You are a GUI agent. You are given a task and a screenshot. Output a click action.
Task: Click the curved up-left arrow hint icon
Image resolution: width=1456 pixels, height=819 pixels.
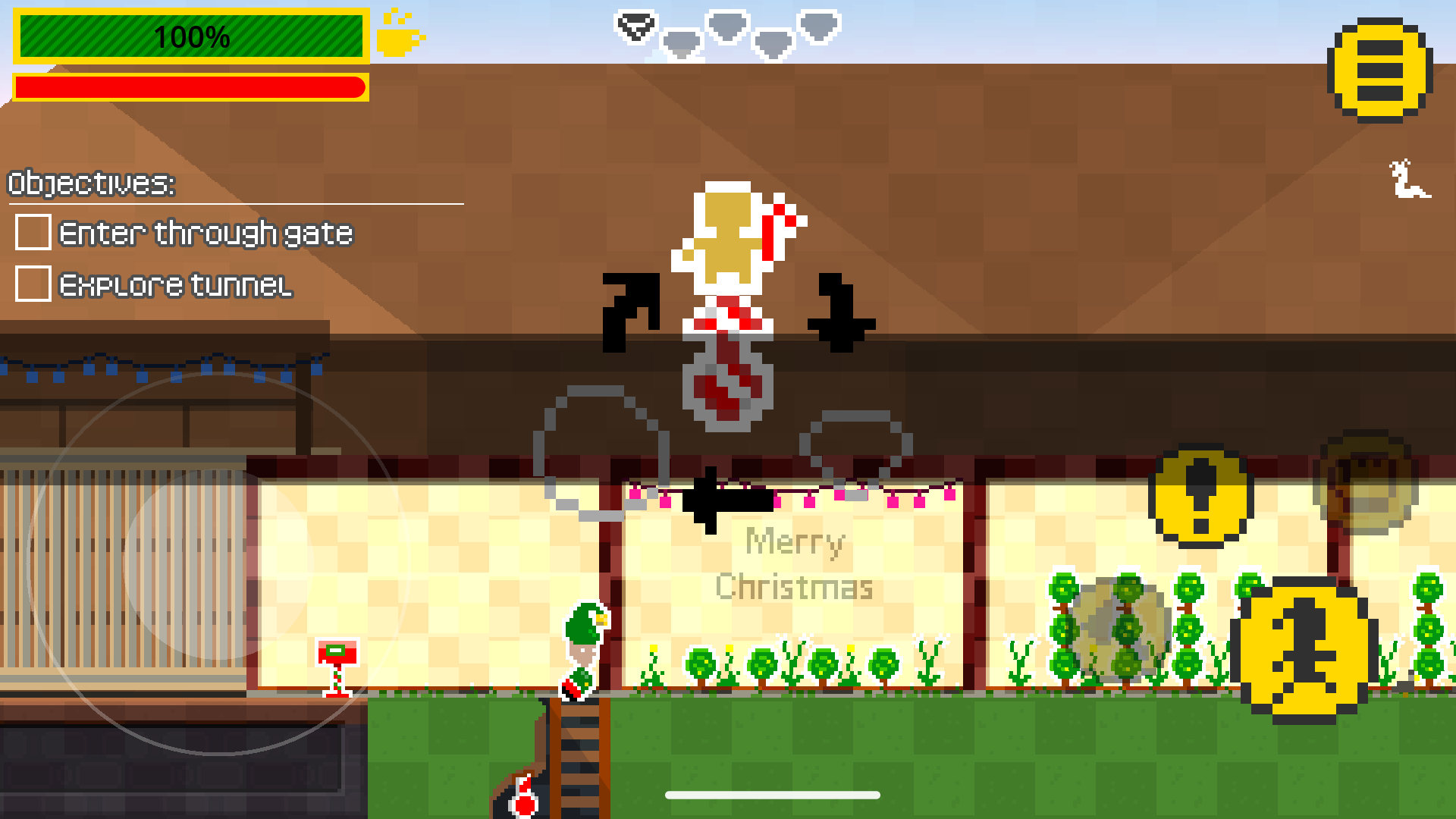pos(629,311)
